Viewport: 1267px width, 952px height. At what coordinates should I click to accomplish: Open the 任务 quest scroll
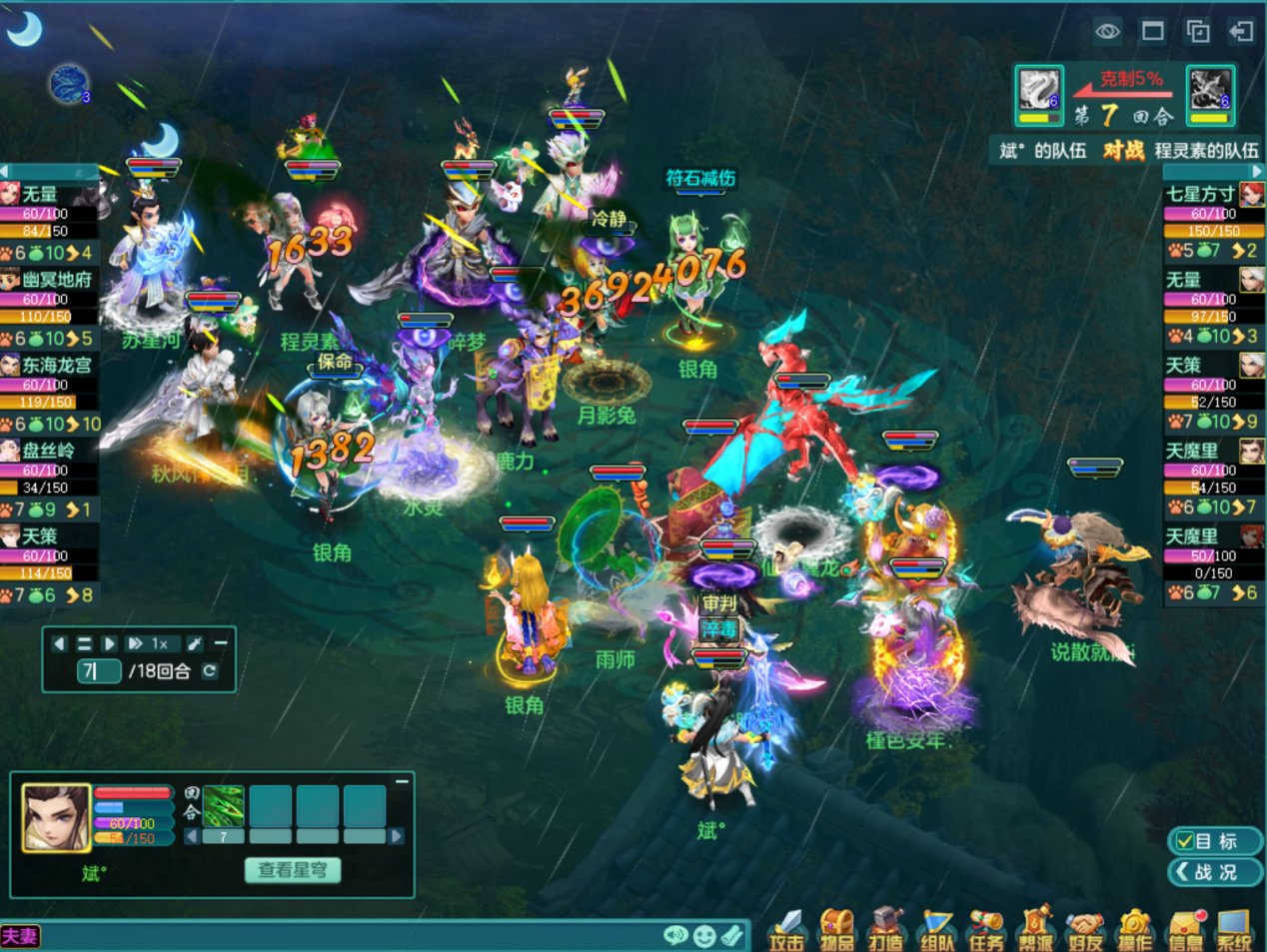[x=986, y=929]
